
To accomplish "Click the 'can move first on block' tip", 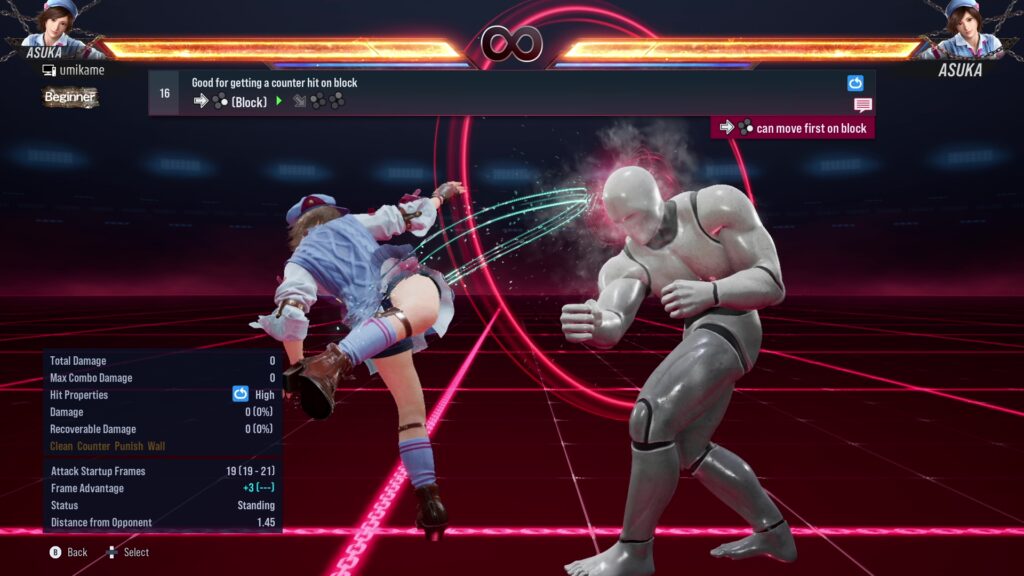I will click(x=793, y=128).
